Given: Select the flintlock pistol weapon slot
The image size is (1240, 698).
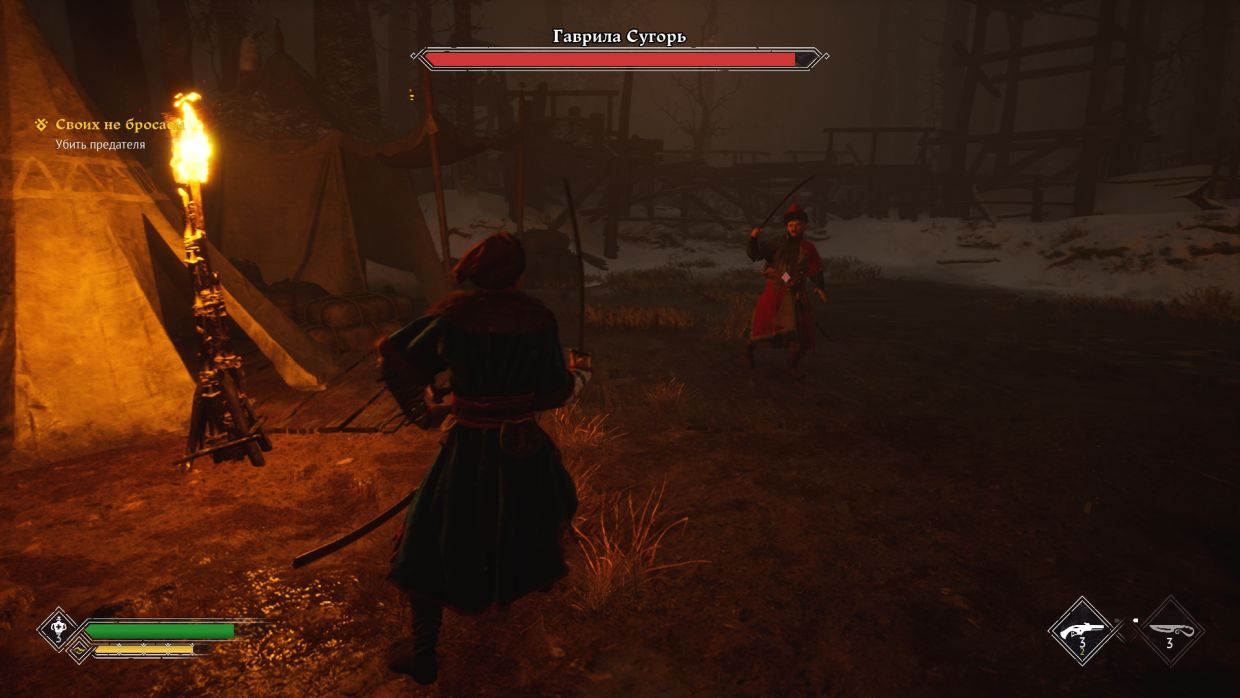Looking at the screenshot, I should point(1081,631).
